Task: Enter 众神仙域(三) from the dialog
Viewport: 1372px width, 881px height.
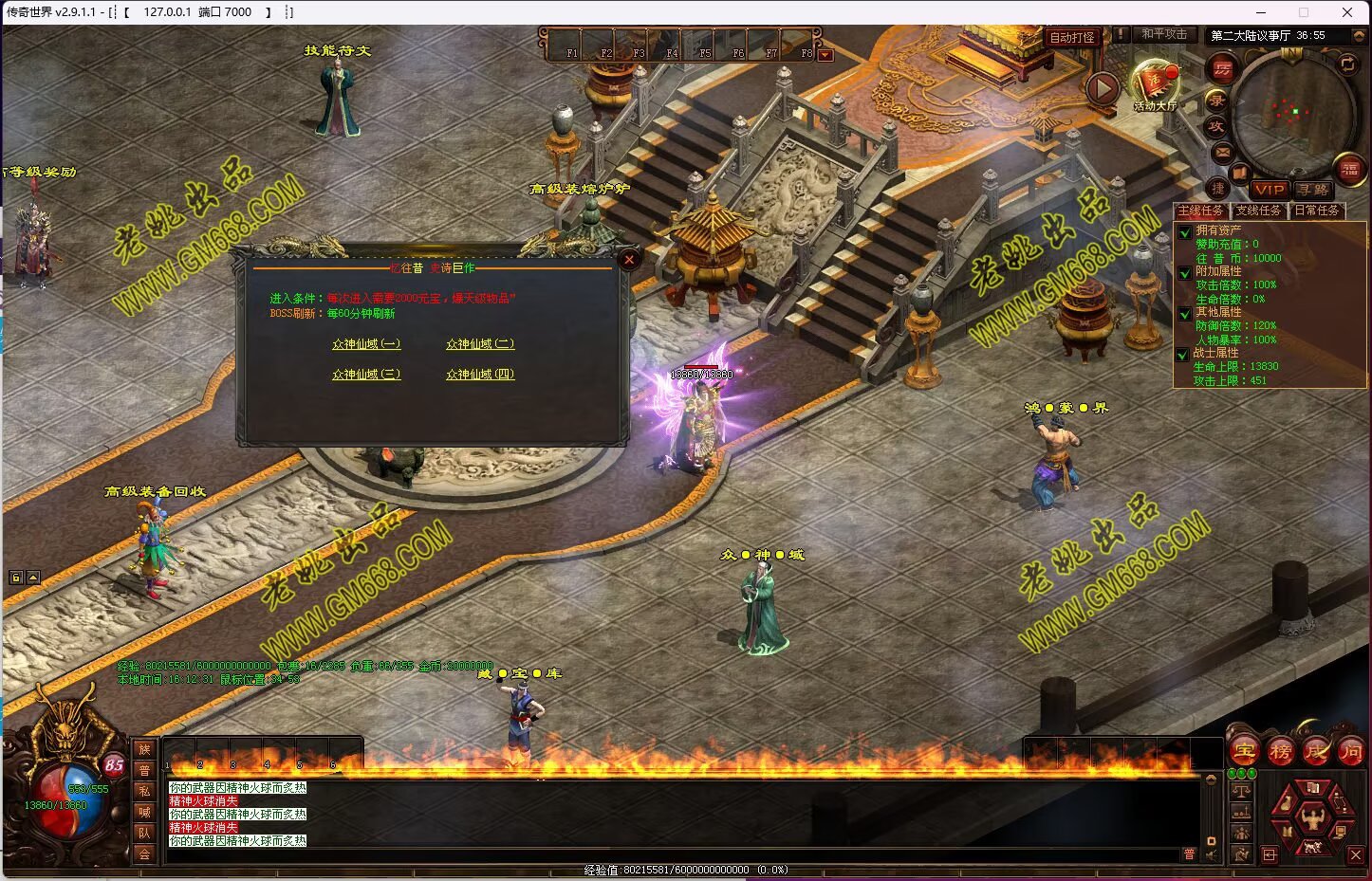Action: (x=366, y=375)
